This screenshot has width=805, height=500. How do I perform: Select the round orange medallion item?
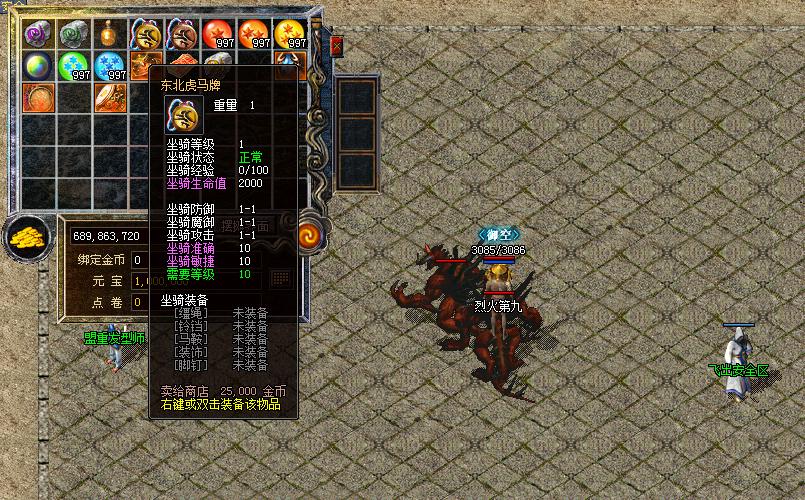click(39, 100)
